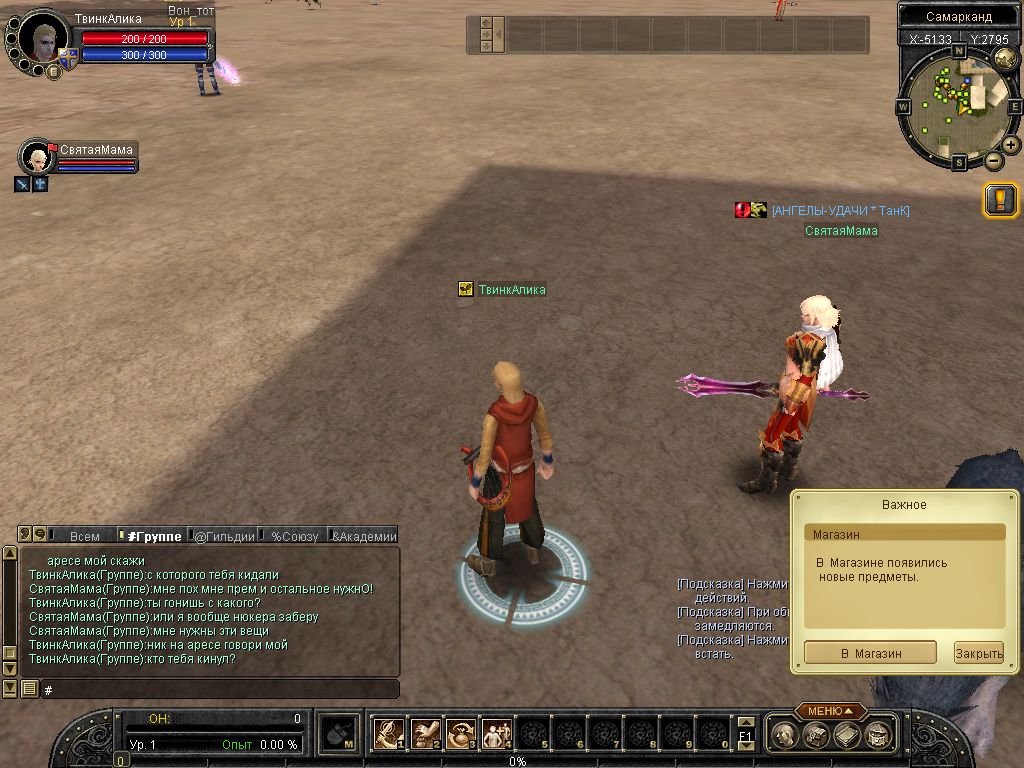1024x768 pixels.
Task: Toggle the mouse mode button marked M
Action: (340, 735)
